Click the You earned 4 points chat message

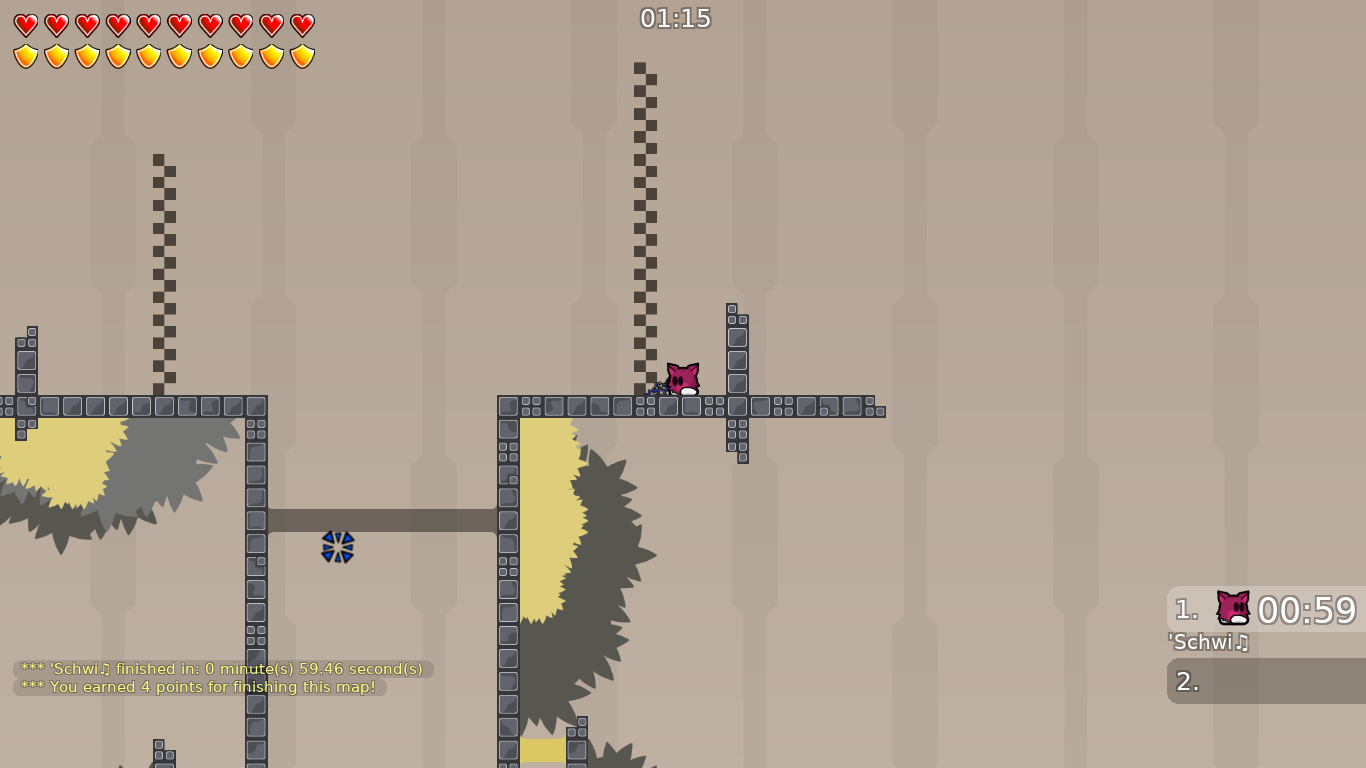click(200, 687)
